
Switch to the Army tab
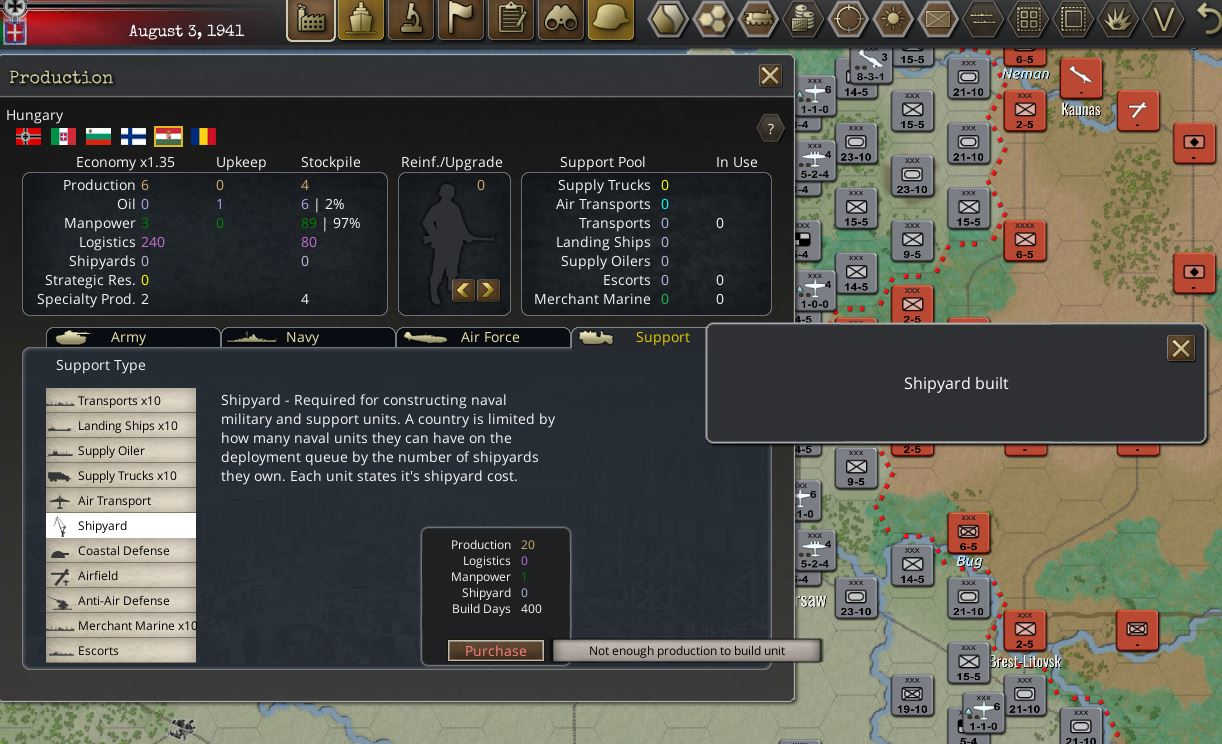128,338
